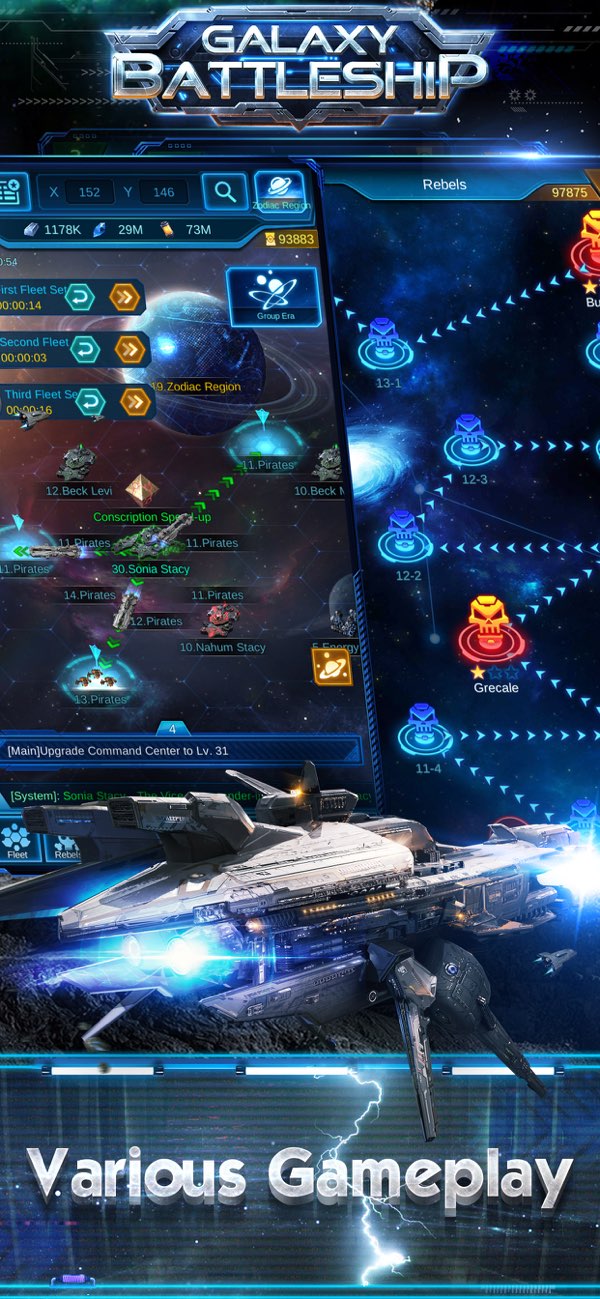Speed up the Second Fleet march
This screenshot has height=1299, width=600.
pyautogui.click(x=131, y=349)
